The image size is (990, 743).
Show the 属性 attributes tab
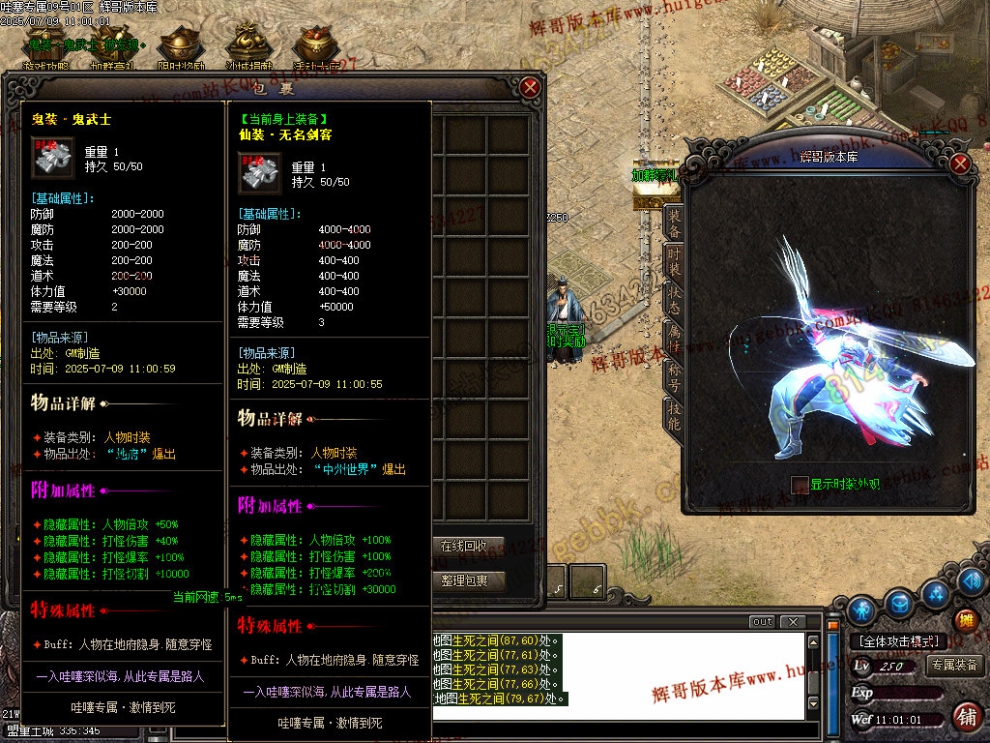pos(674,338)
